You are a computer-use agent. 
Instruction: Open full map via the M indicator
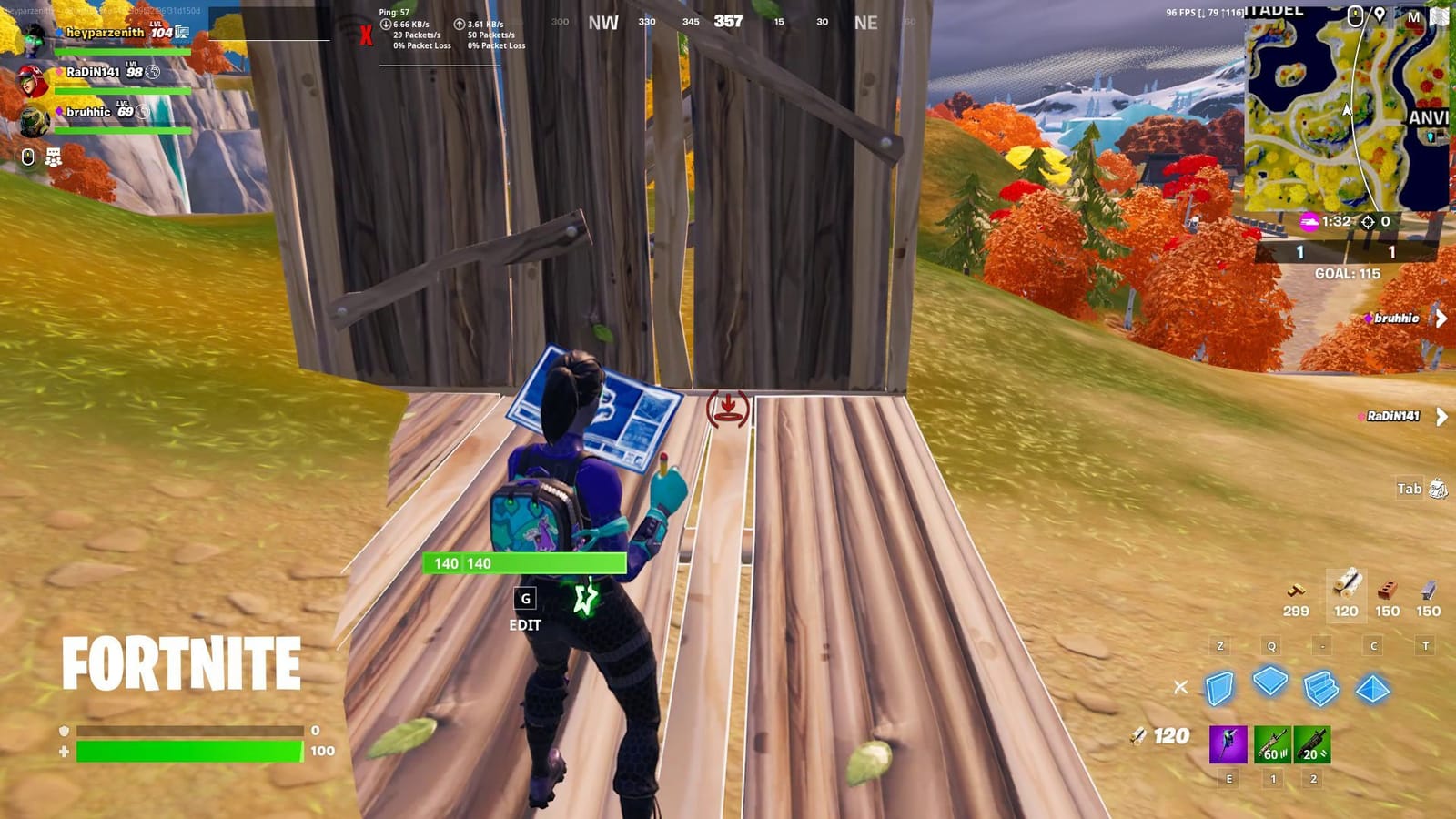pyautogui.click(x=1414, y=15)
